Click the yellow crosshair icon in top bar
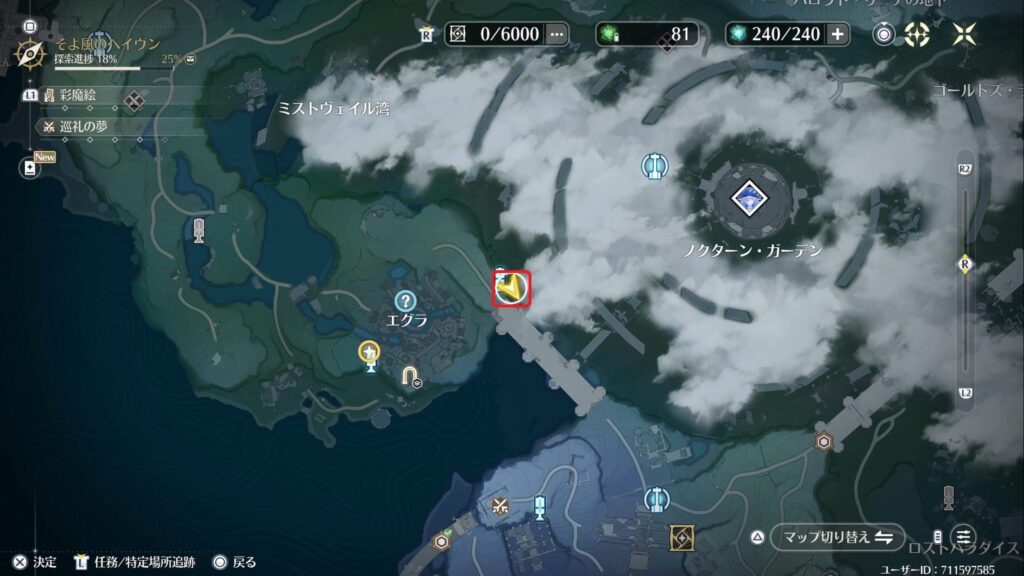 coord(917,34)
